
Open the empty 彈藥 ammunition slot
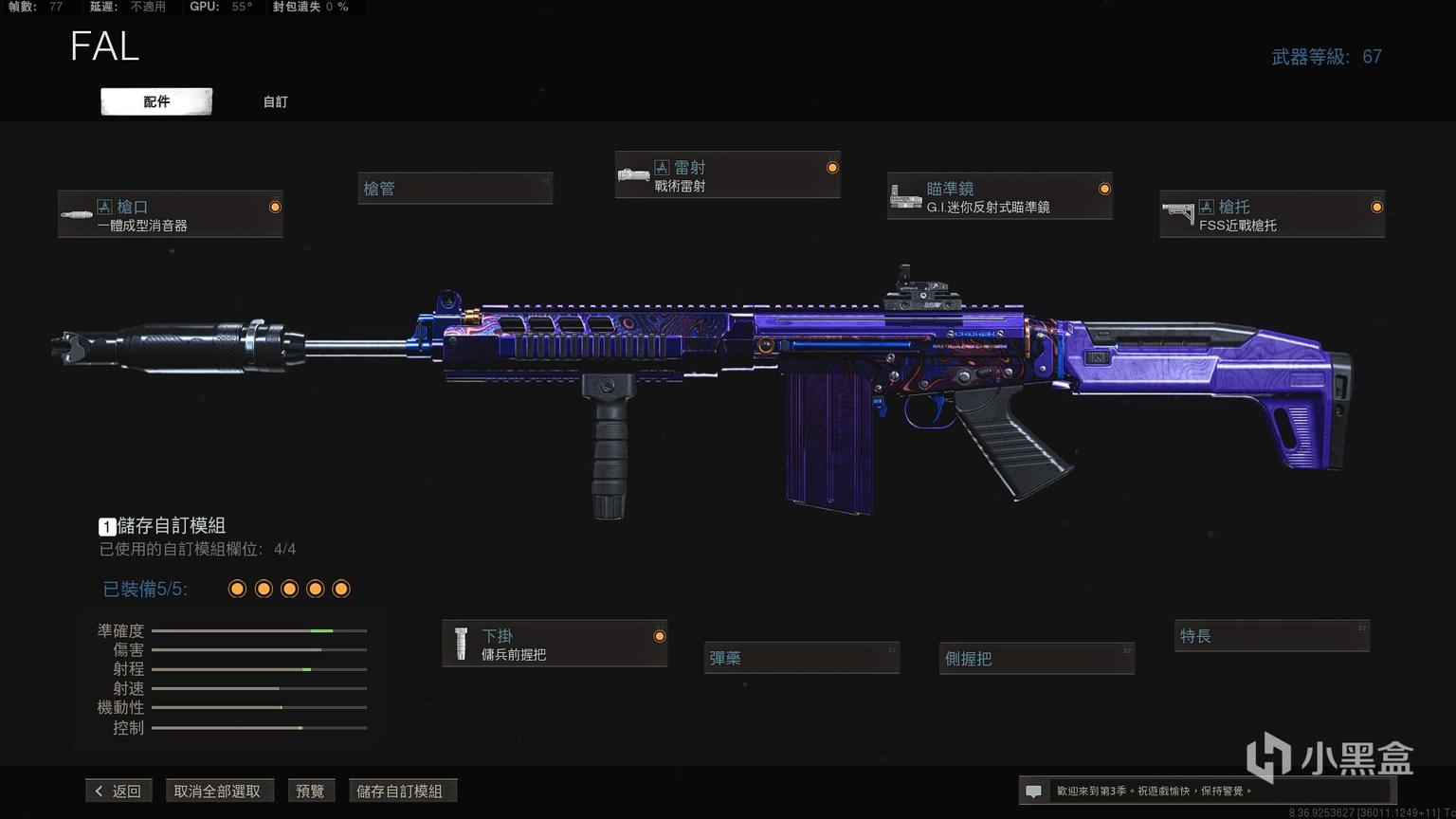click(802, 658)
